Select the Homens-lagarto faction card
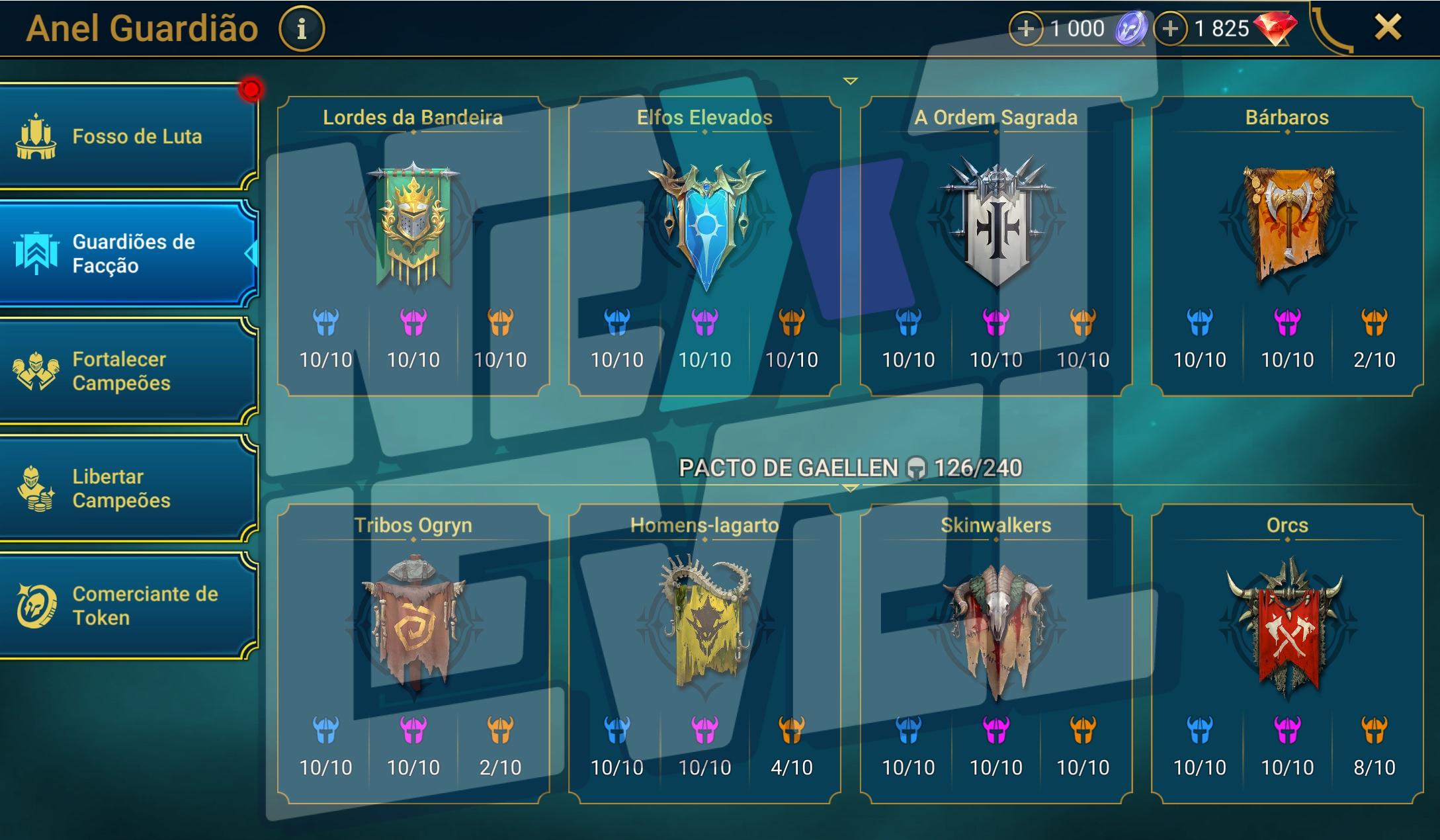 (x=704, y=653)
